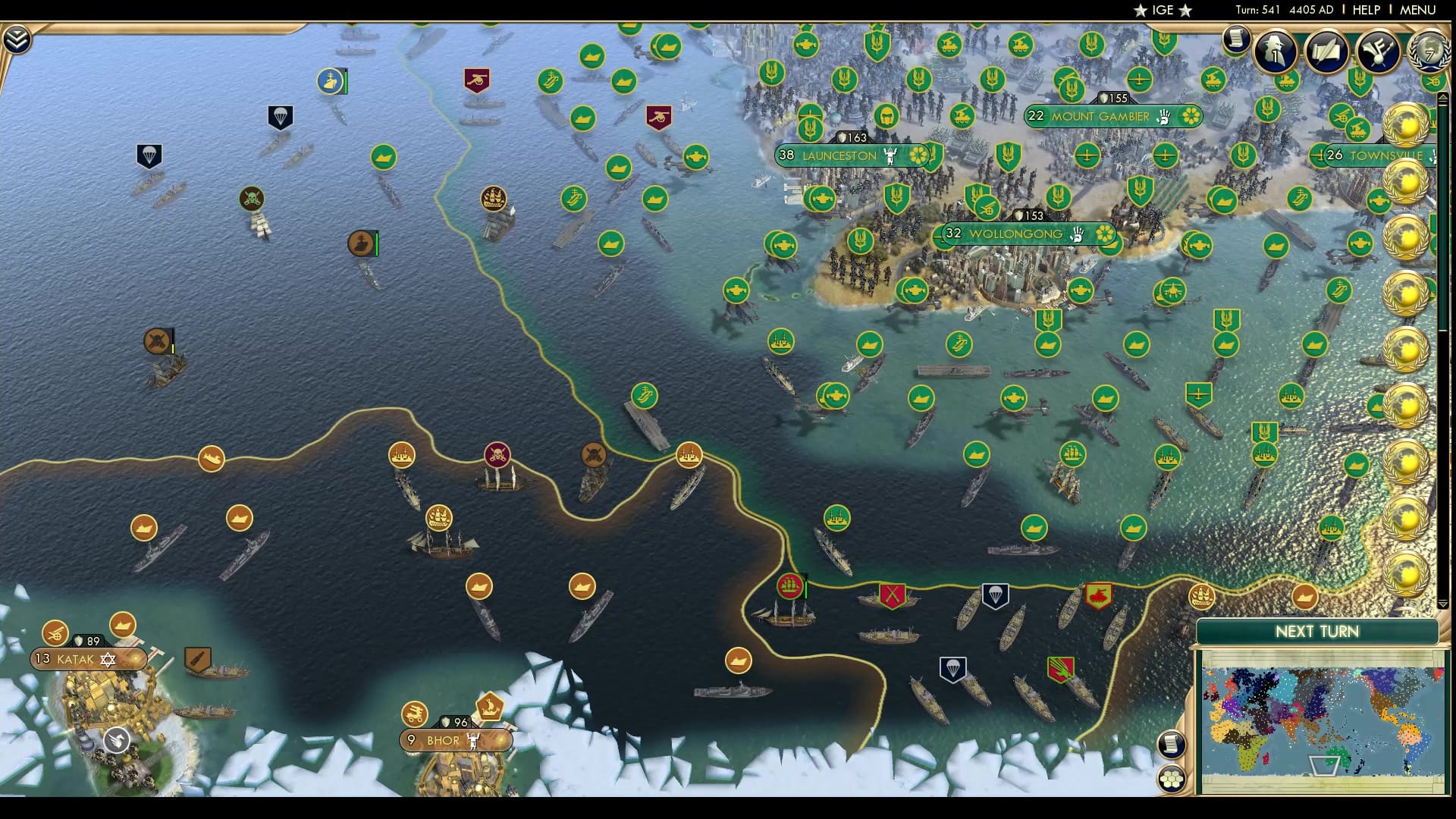Click the scroll notification icon above minimap
This screenshot has width=1456, height=819.
point(1170,742)
